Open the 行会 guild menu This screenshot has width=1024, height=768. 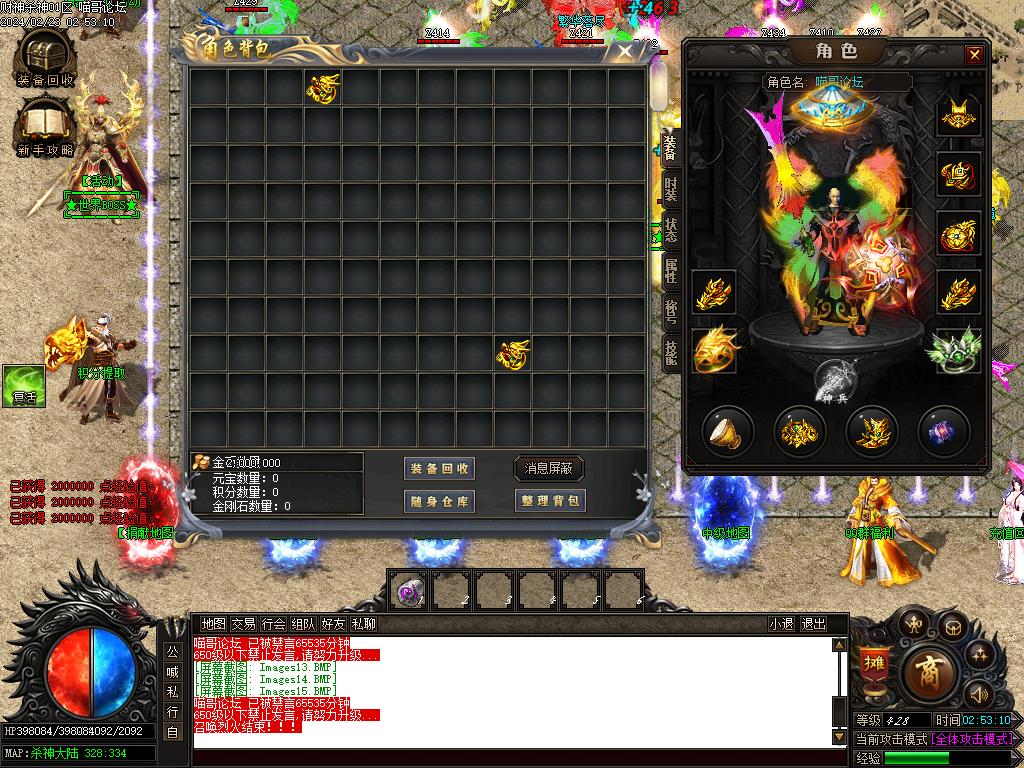273,624
